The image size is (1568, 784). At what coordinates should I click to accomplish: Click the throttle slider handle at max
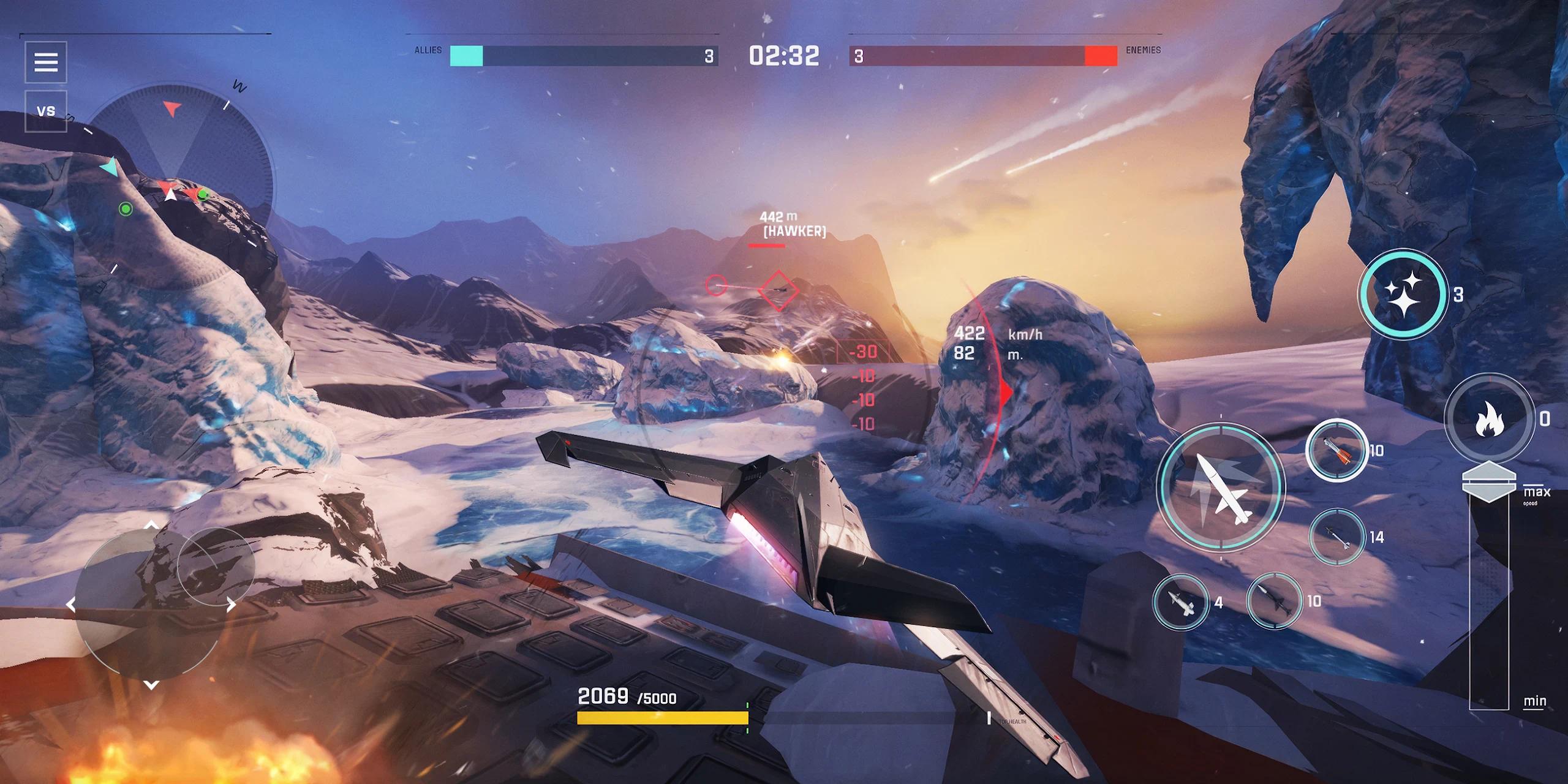1488,480
